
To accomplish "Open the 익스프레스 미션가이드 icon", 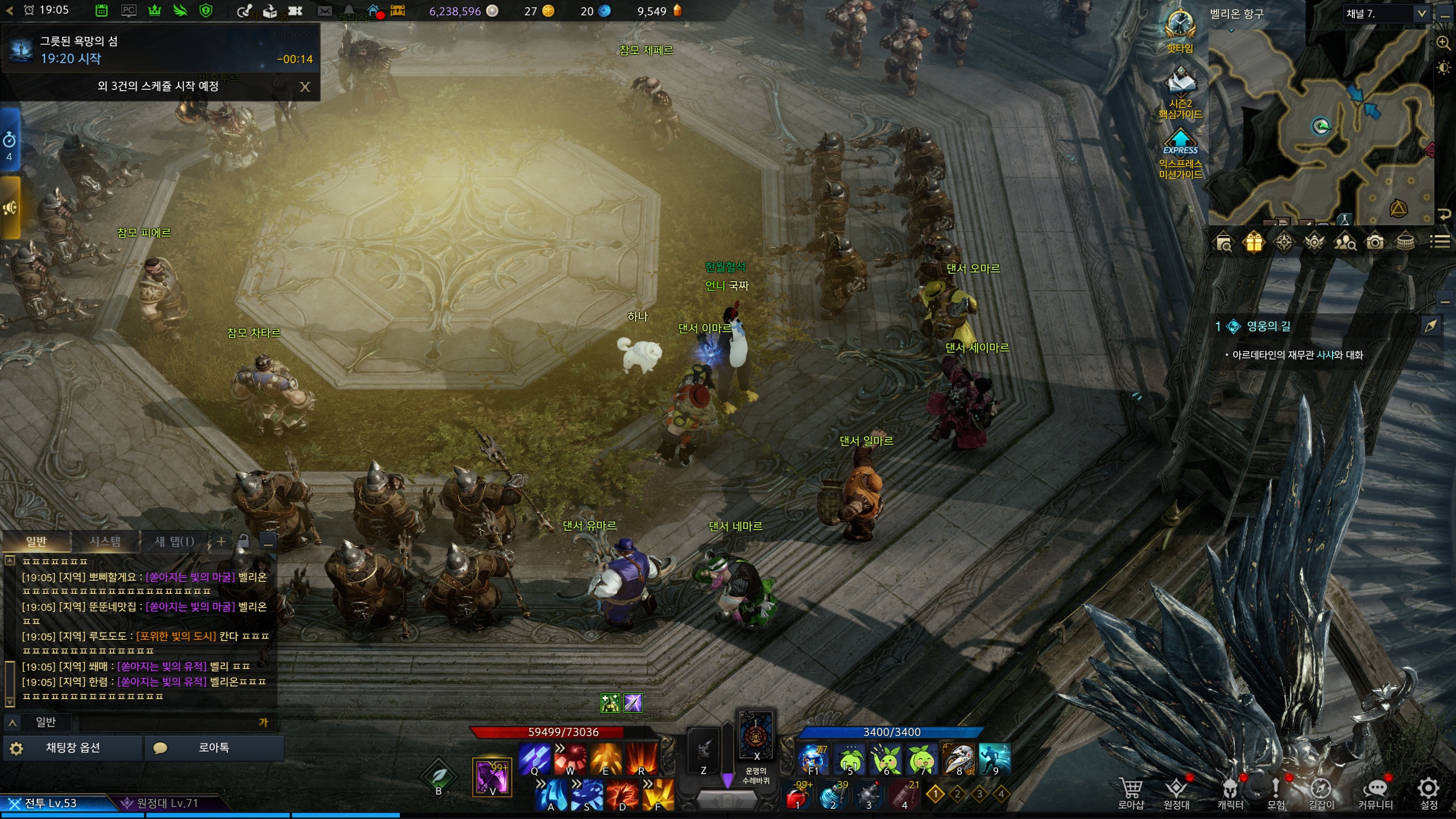I will pyautogui.click(x=1181, y=155).
